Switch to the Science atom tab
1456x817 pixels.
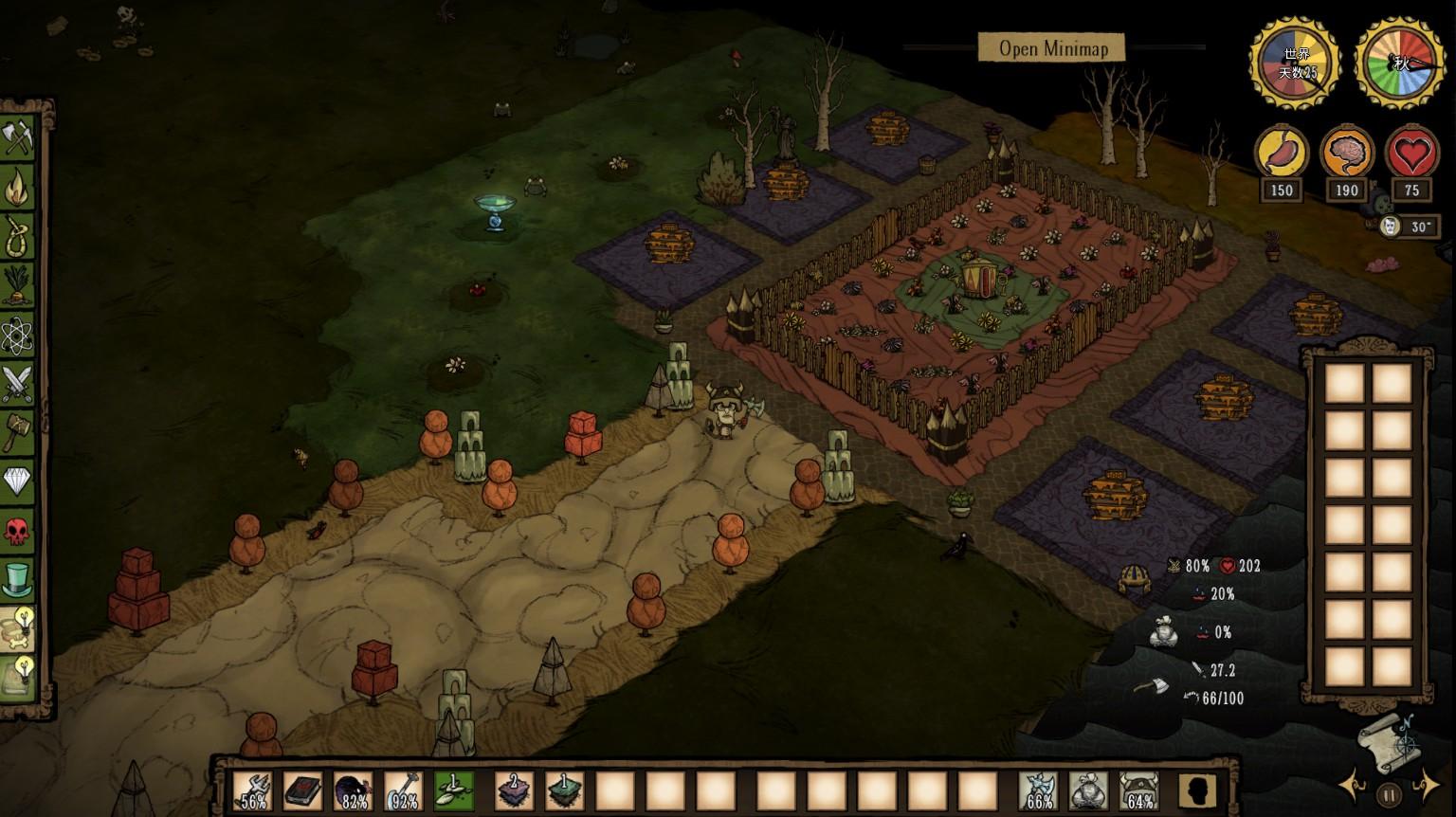[x=17, y=335]
